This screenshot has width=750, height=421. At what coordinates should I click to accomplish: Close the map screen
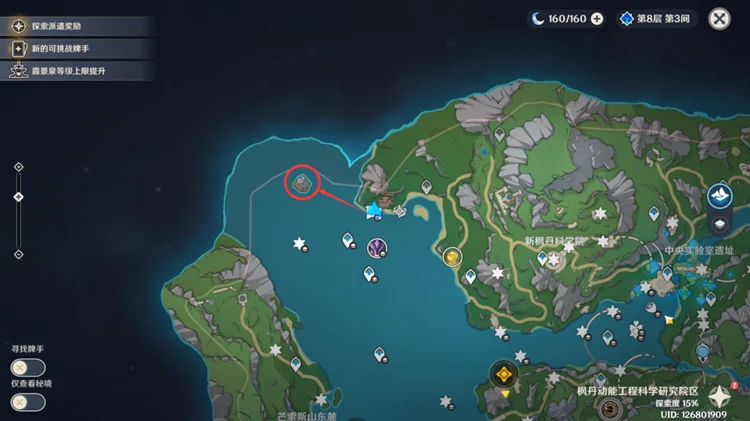[719, 18]
